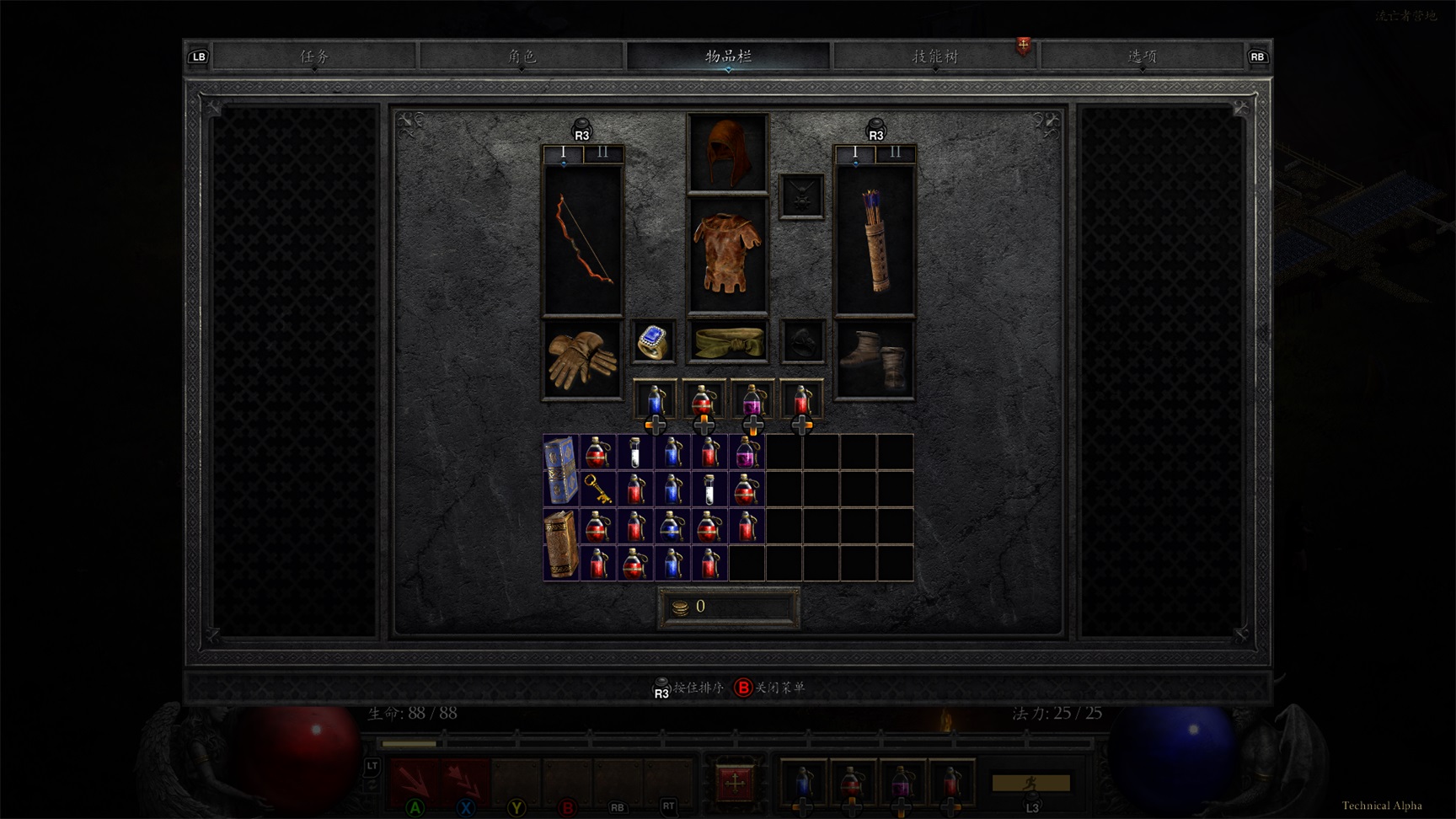The image size is (1456, 819).
Task: Select the 物品栏 inventory tab
Action: click(728, 56)
